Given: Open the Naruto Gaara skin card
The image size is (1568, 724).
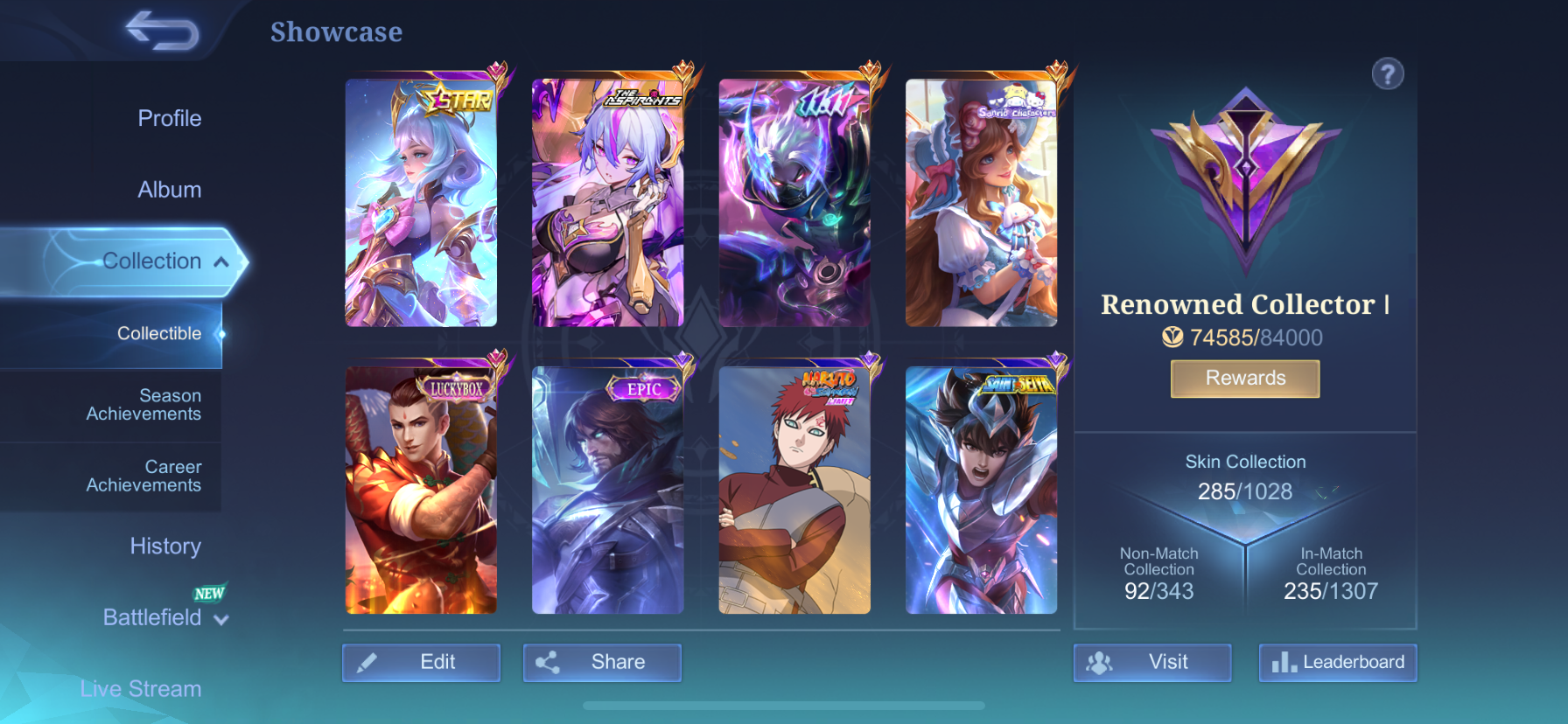Looking at the screenshot, I should click(794, 490).
